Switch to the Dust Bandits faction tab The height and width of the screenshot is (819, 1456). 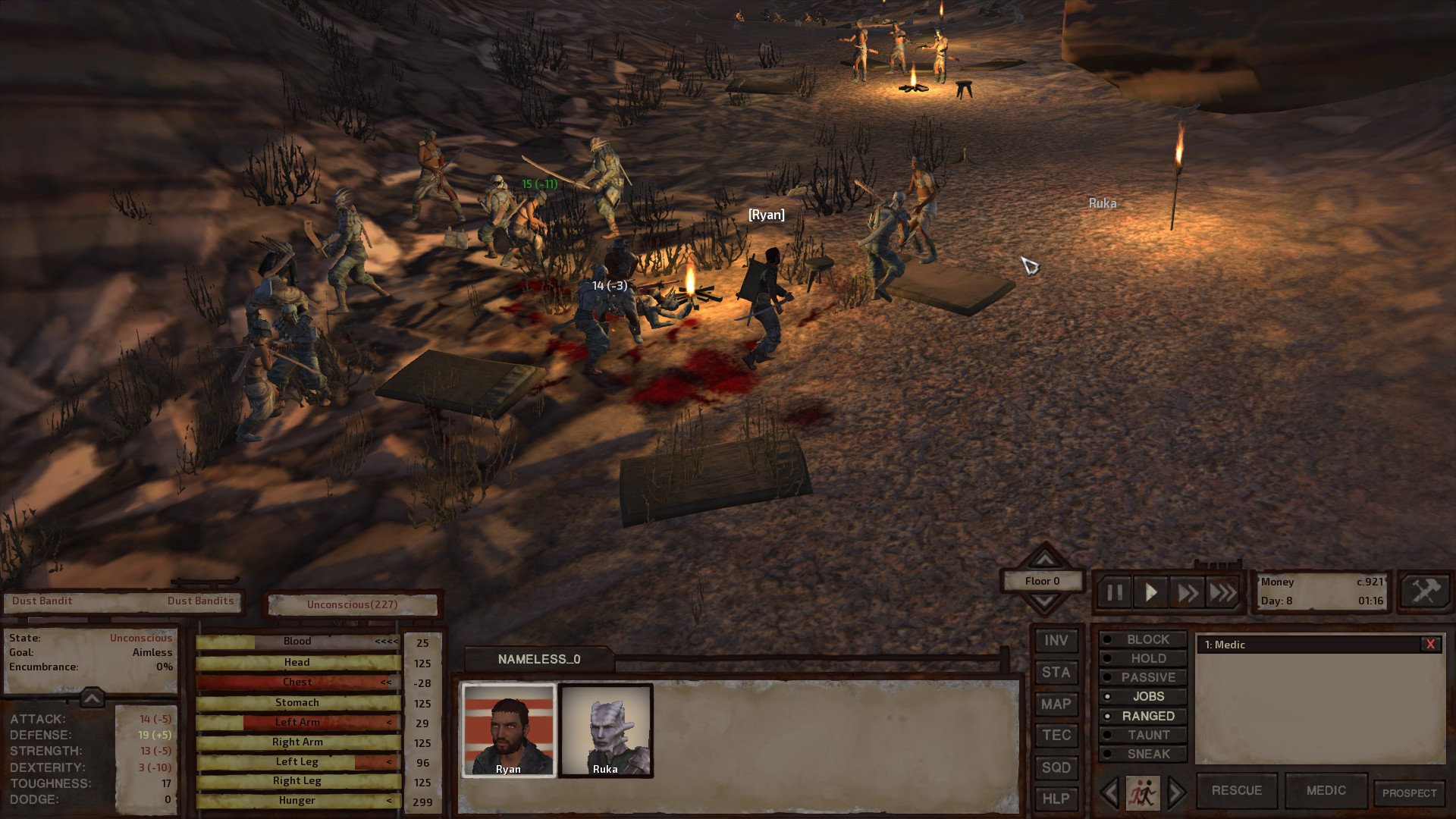click(199, 601)
